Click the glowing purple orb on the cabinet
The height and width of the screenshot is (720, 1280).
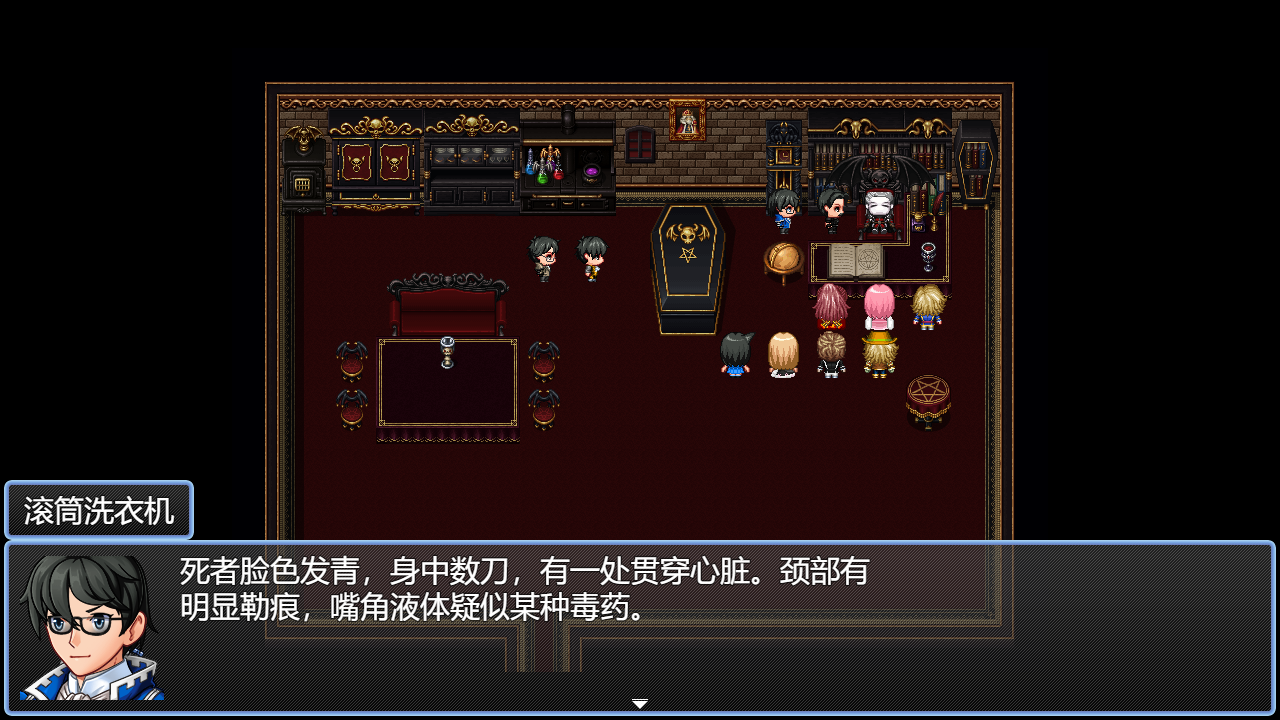tap(592, 172)
